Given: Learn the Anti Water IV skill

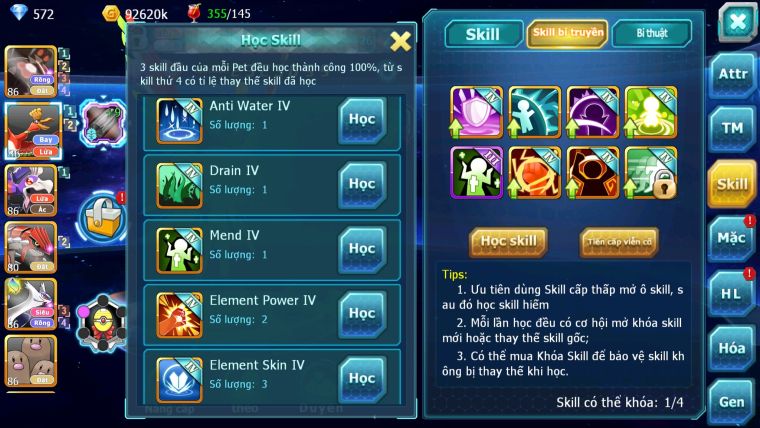Looking at the screenshot, I should (x=362, y=118).
